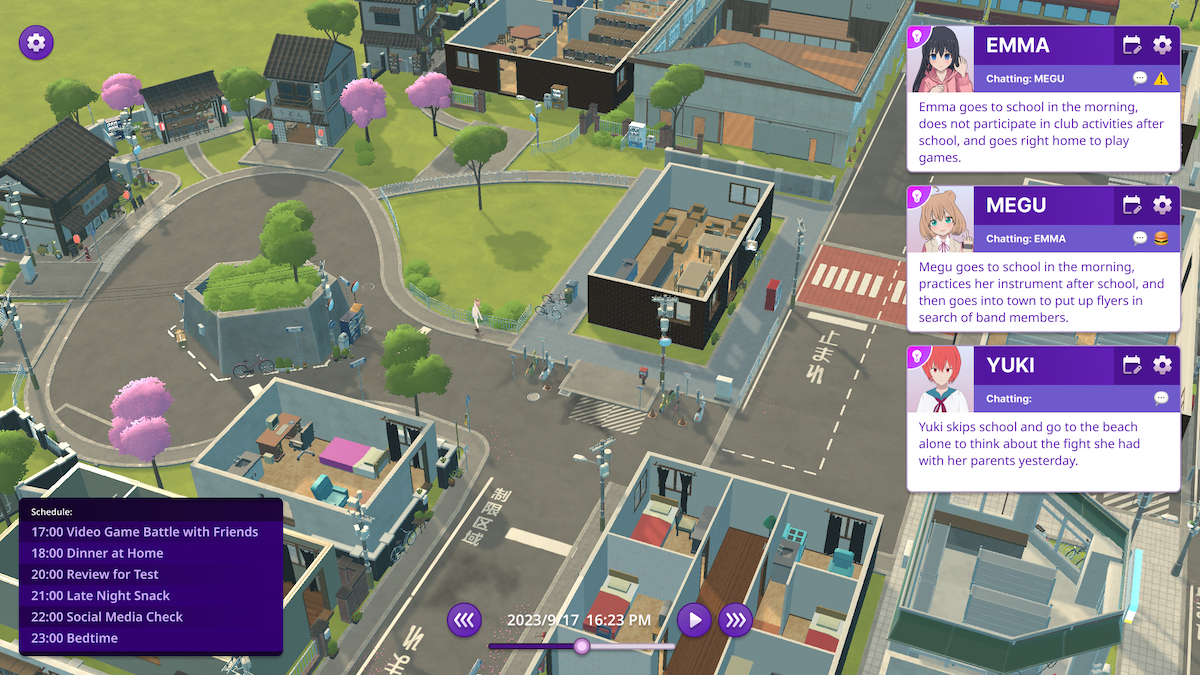1200x675 pixels.
Task: Open Megu's schedule edit calendar icon
Action: (1132, 205)
